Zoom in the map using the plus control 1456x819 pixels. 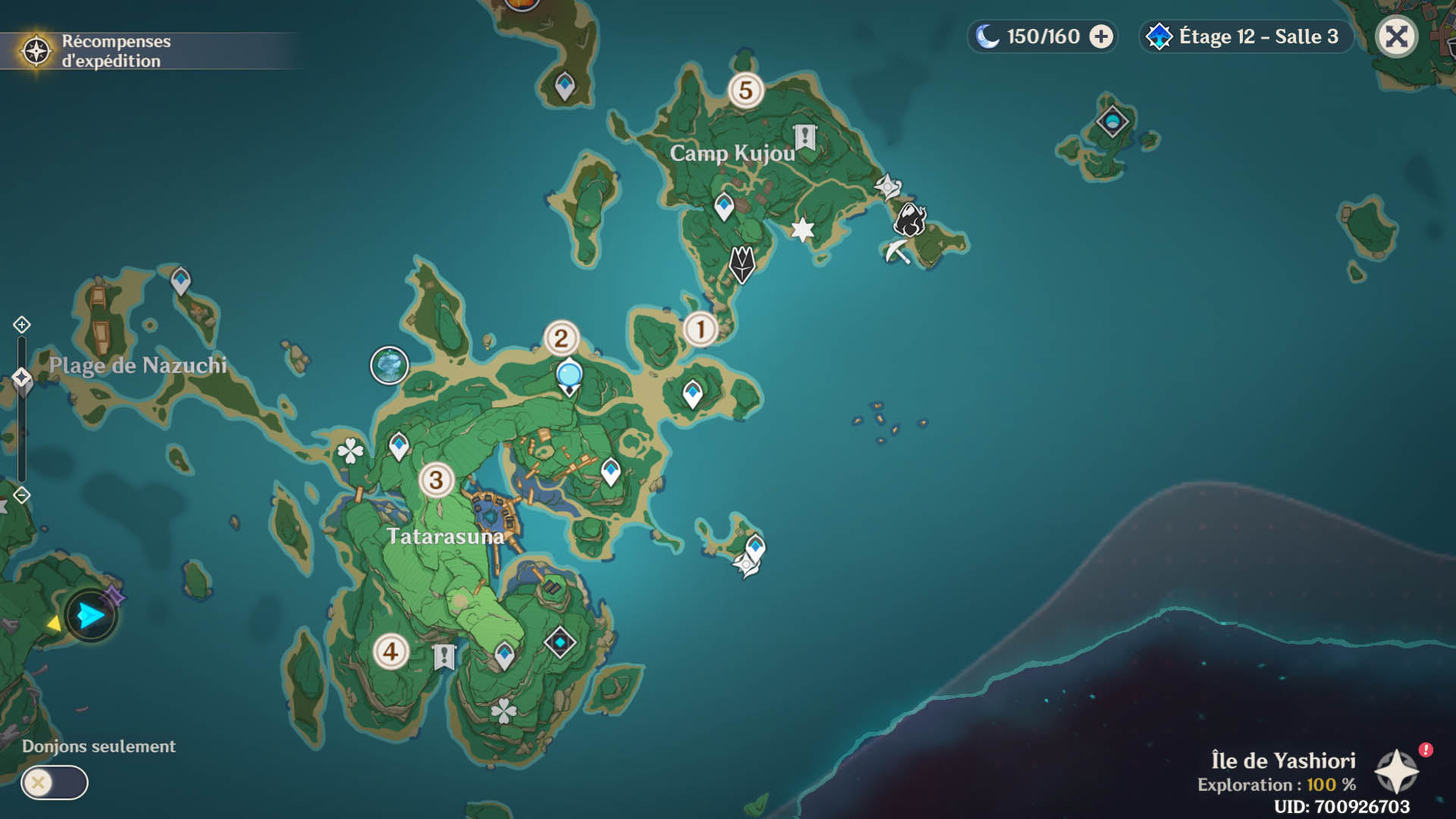[21, 325]
